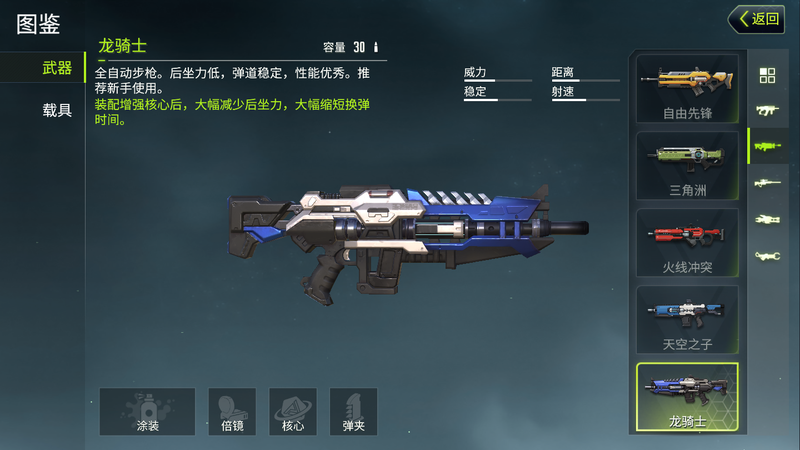Filter by the submachine gun category icon
The image size is (800, 450).
(767, 110)
